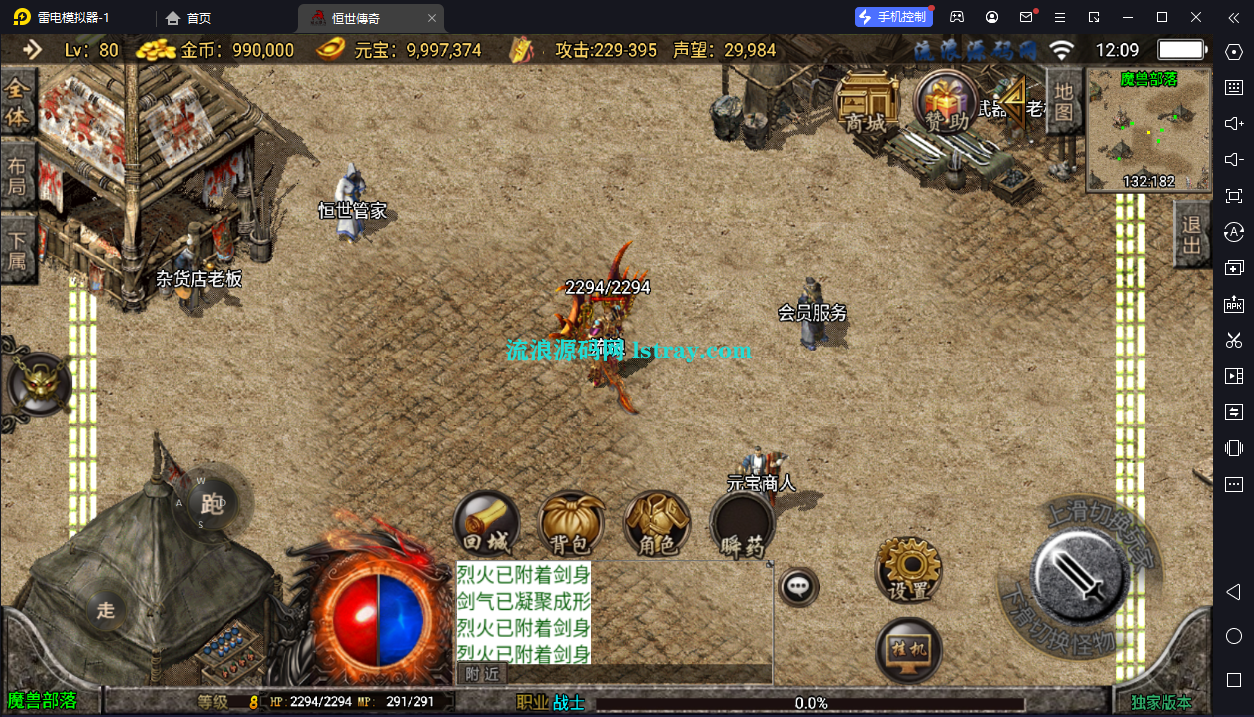Open the 背包 bag
1254x717 pixels.
point(571,523)
